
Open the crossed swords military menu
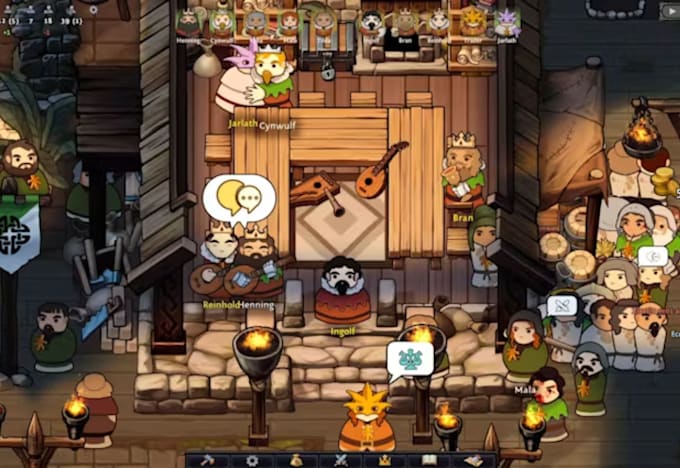click(x=341, y=460)
